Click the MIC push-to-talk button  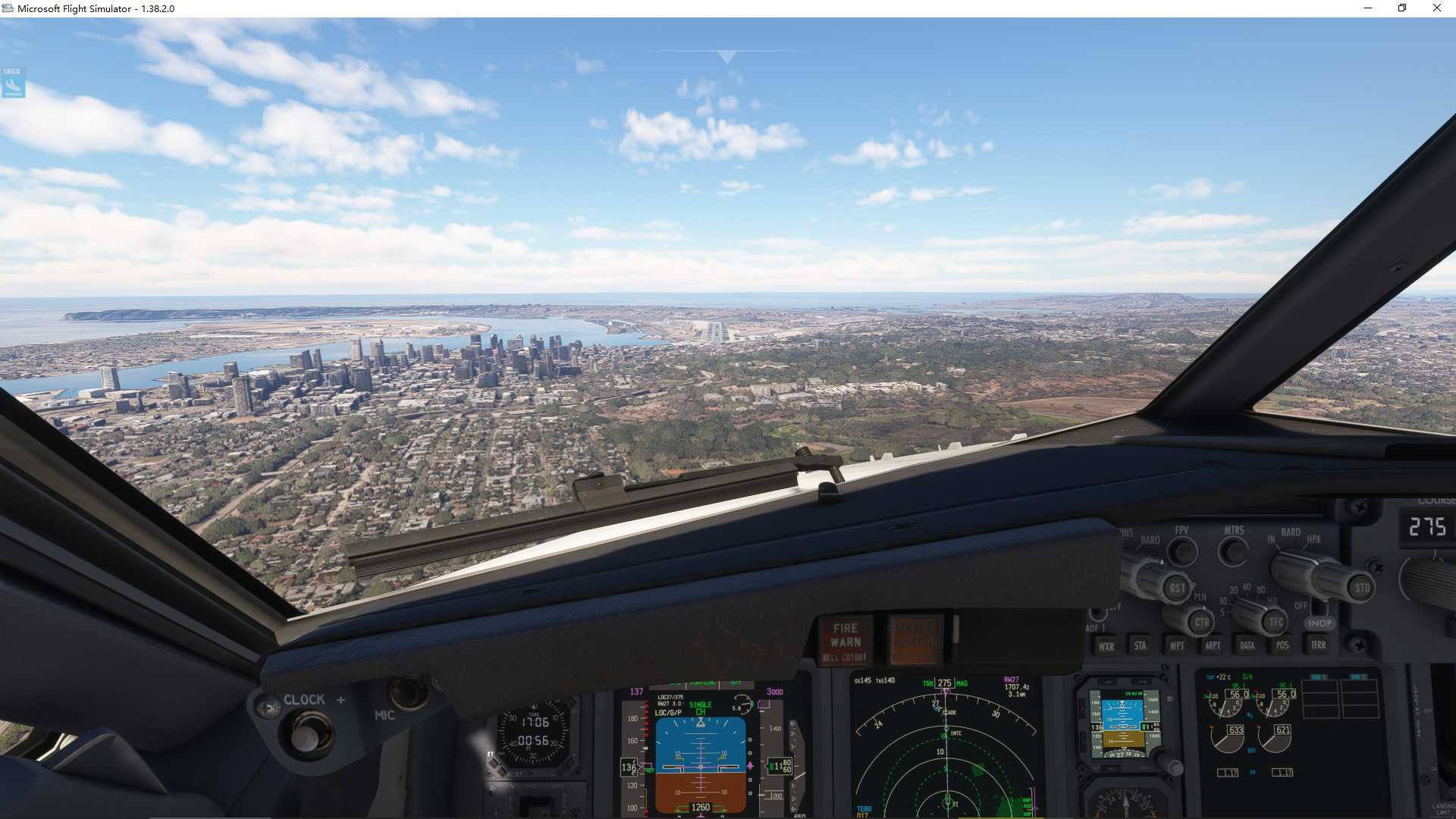point(407,691)
